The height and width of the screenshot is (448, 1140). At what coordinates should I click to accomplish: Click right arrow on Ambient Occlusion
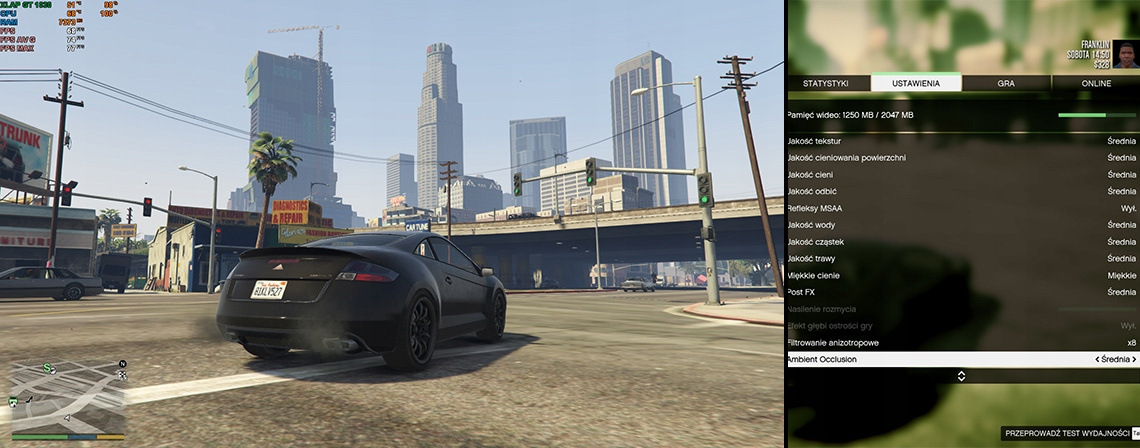(1134, 360)
